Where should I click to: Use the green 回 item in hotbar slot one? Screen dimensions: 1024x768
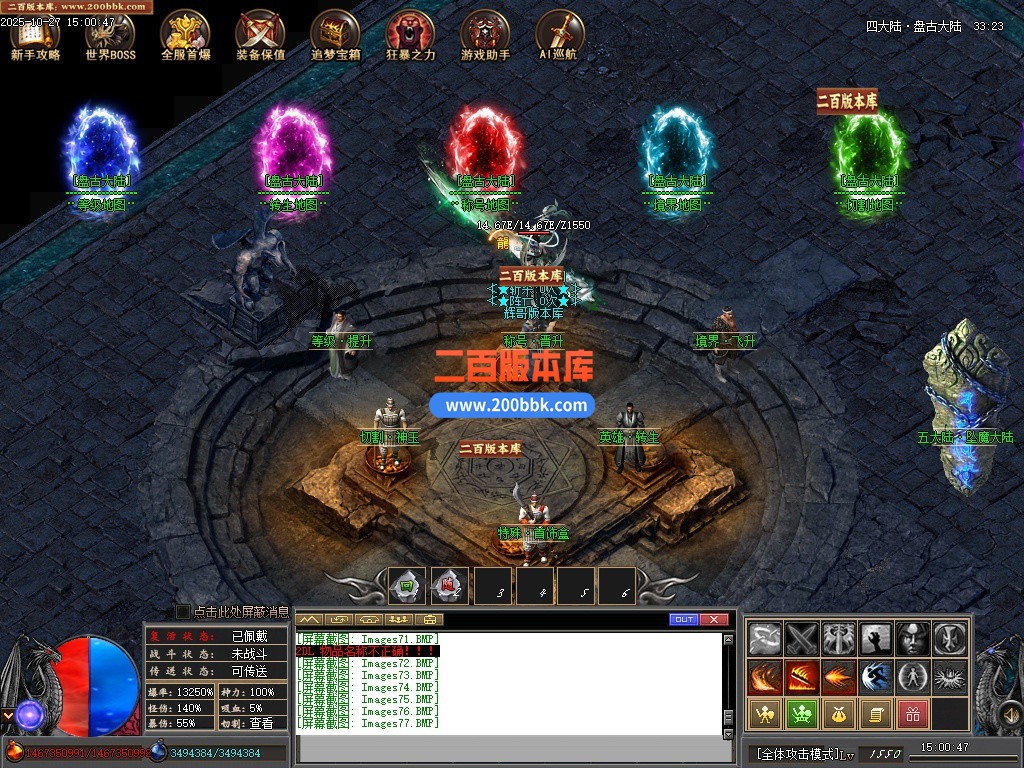click(x=407, y=586)
